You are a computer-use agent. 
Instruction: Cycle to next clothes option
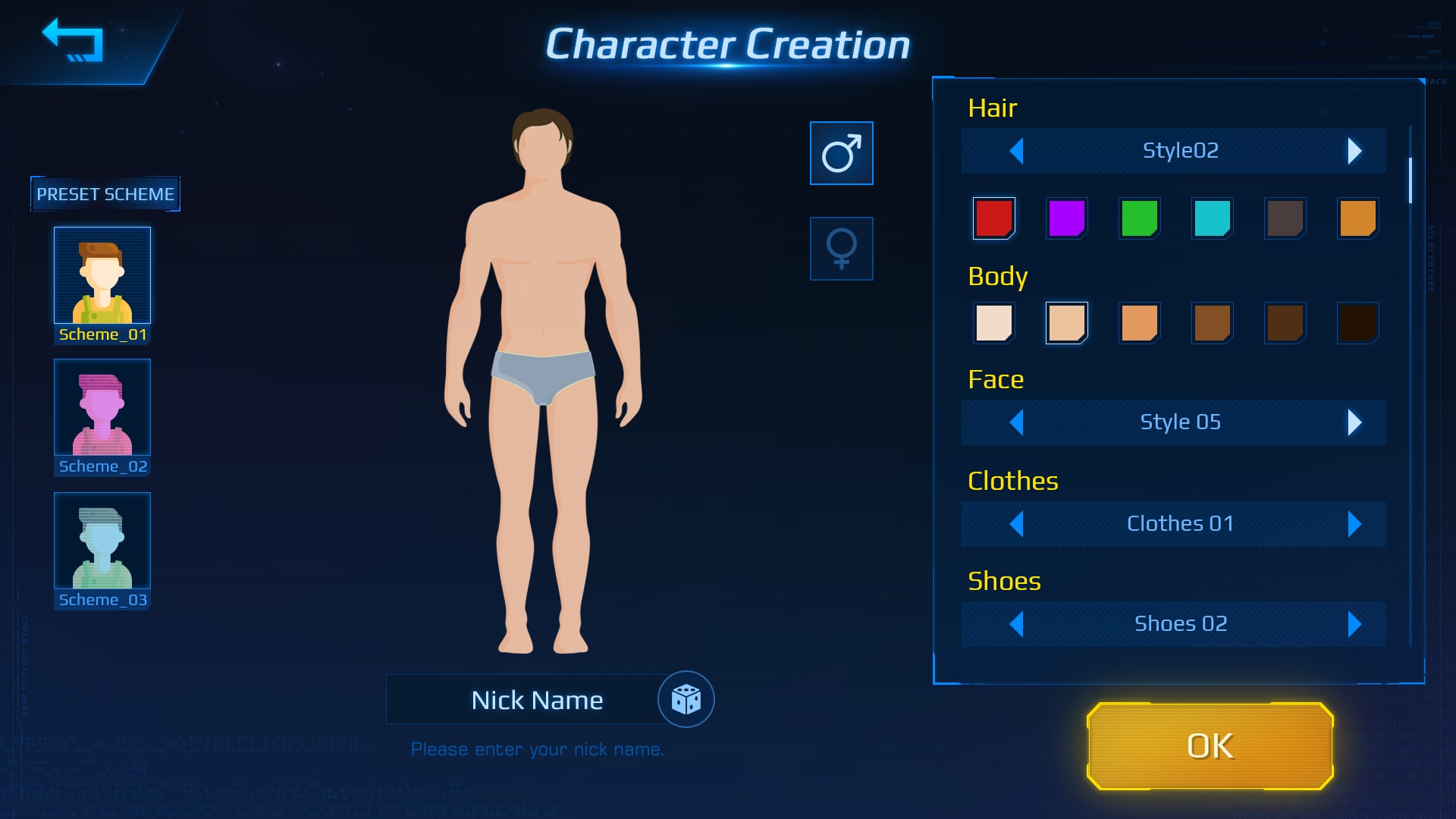[1354, 524]
